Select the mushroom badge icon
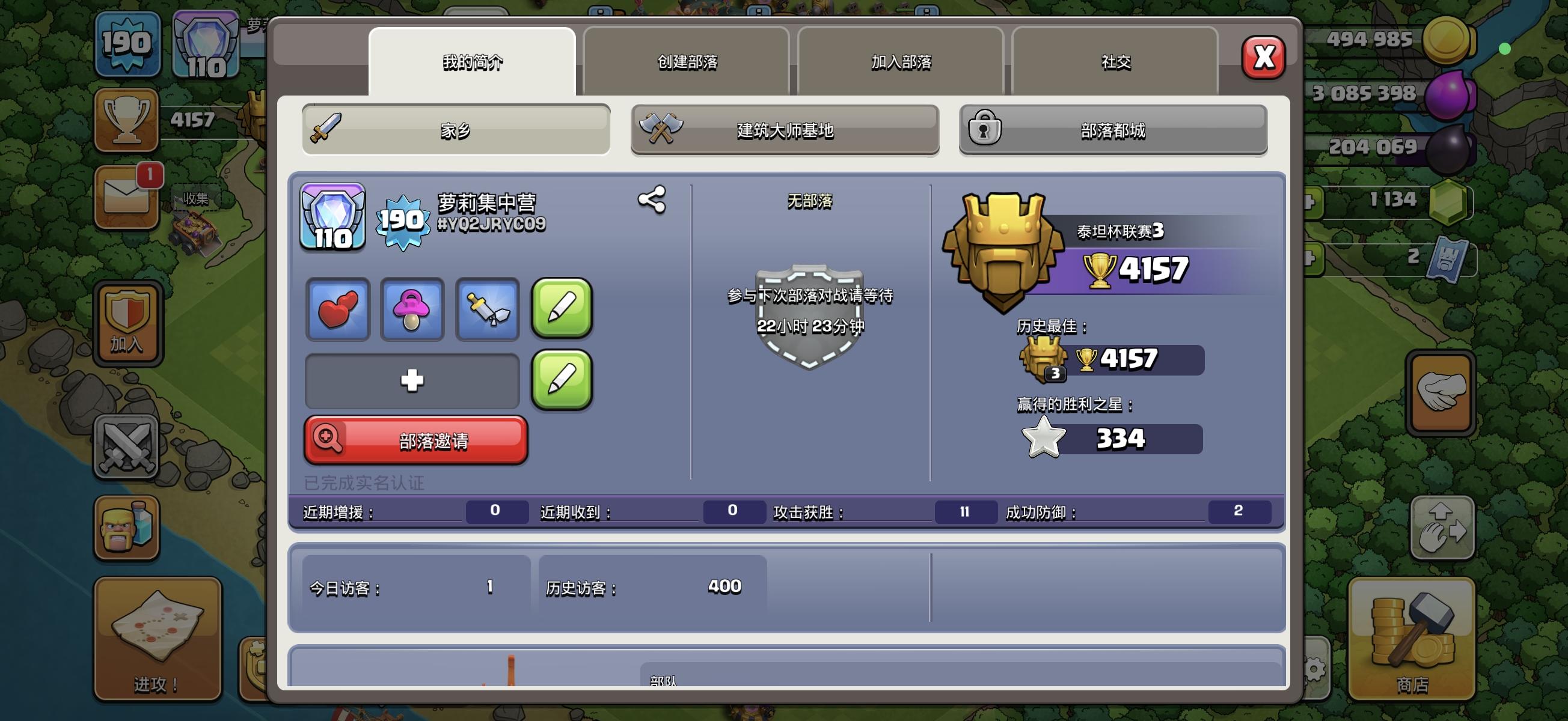The width and height of the screenshot is (1568, 721). [412, 309]
